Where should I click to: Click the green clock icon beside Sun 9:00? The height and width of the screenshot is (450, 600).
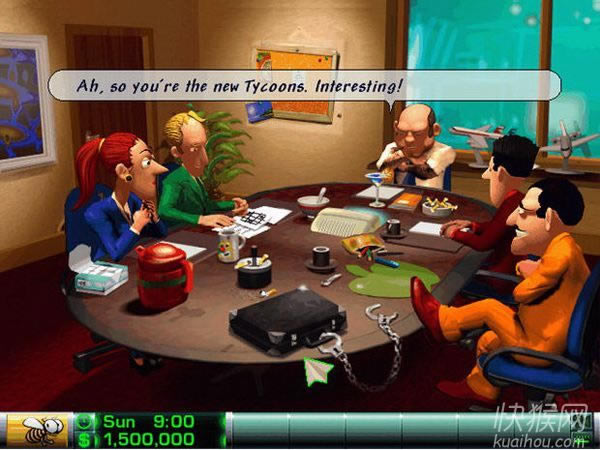click(85, 422)
